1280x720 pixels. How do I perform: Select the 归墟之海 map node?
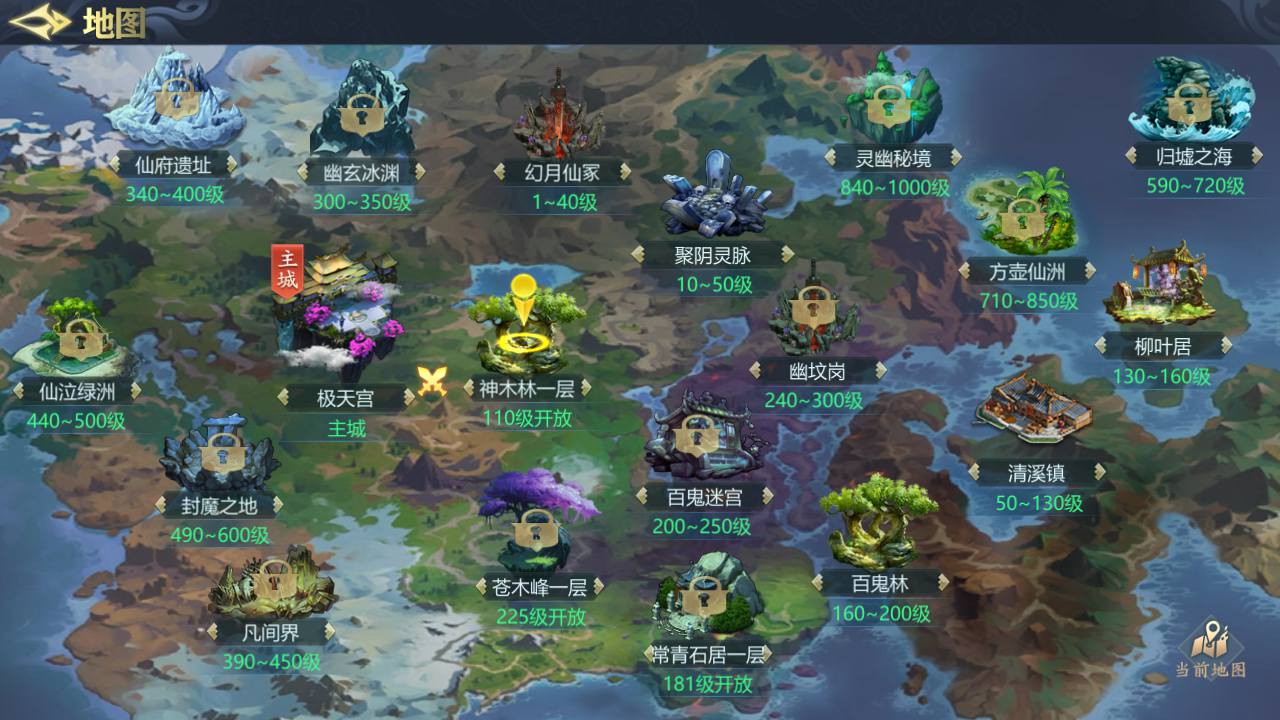click(x=1190, y=105)
